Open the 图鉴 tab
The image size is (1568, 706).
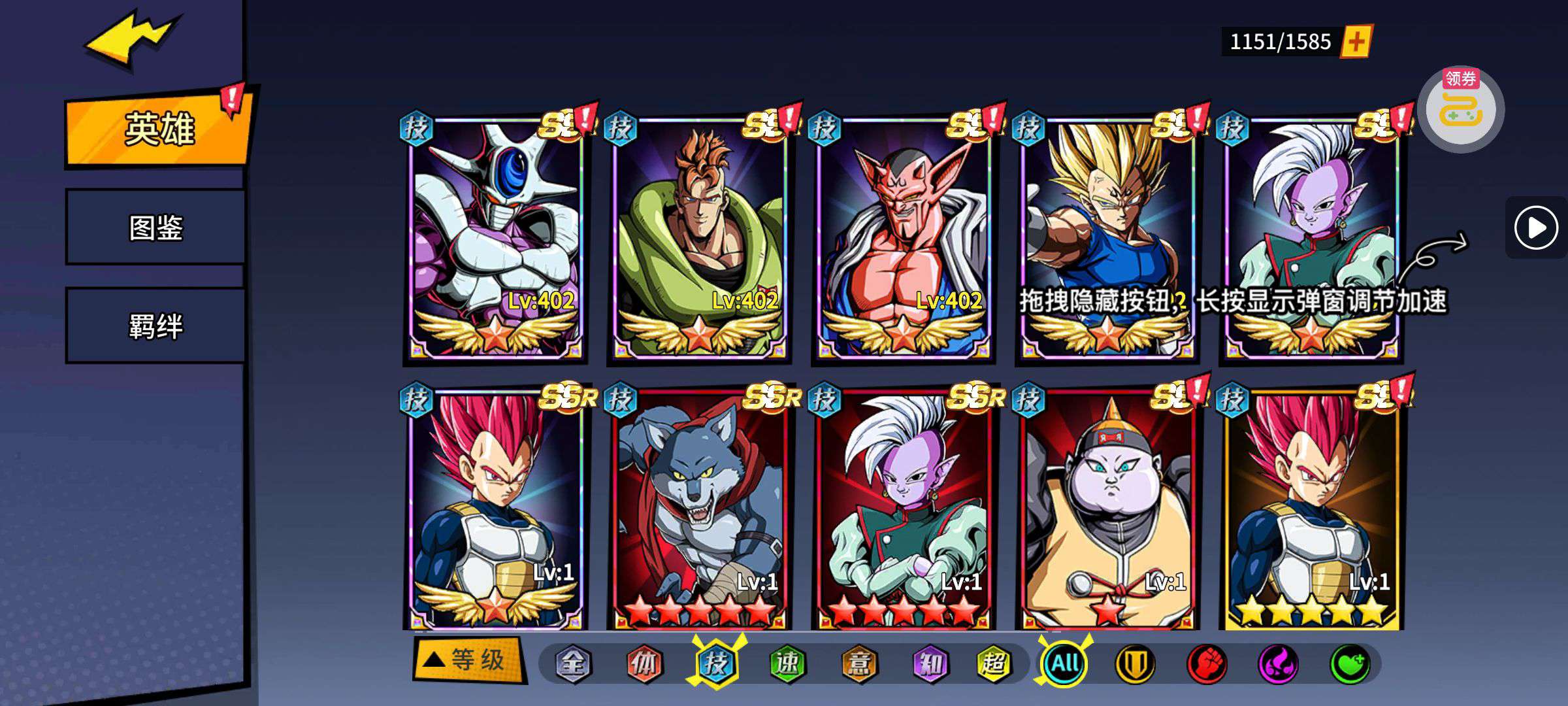(x=155, y=227)
